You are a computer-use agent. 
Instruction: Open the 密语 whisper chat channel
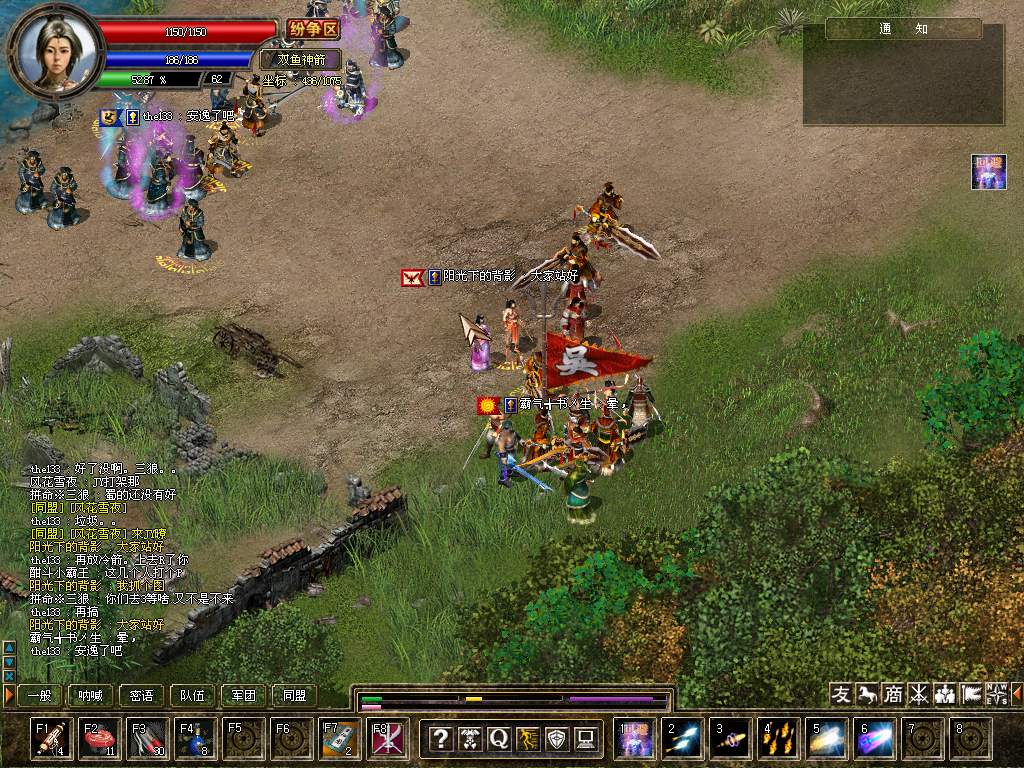coord(142,695)
